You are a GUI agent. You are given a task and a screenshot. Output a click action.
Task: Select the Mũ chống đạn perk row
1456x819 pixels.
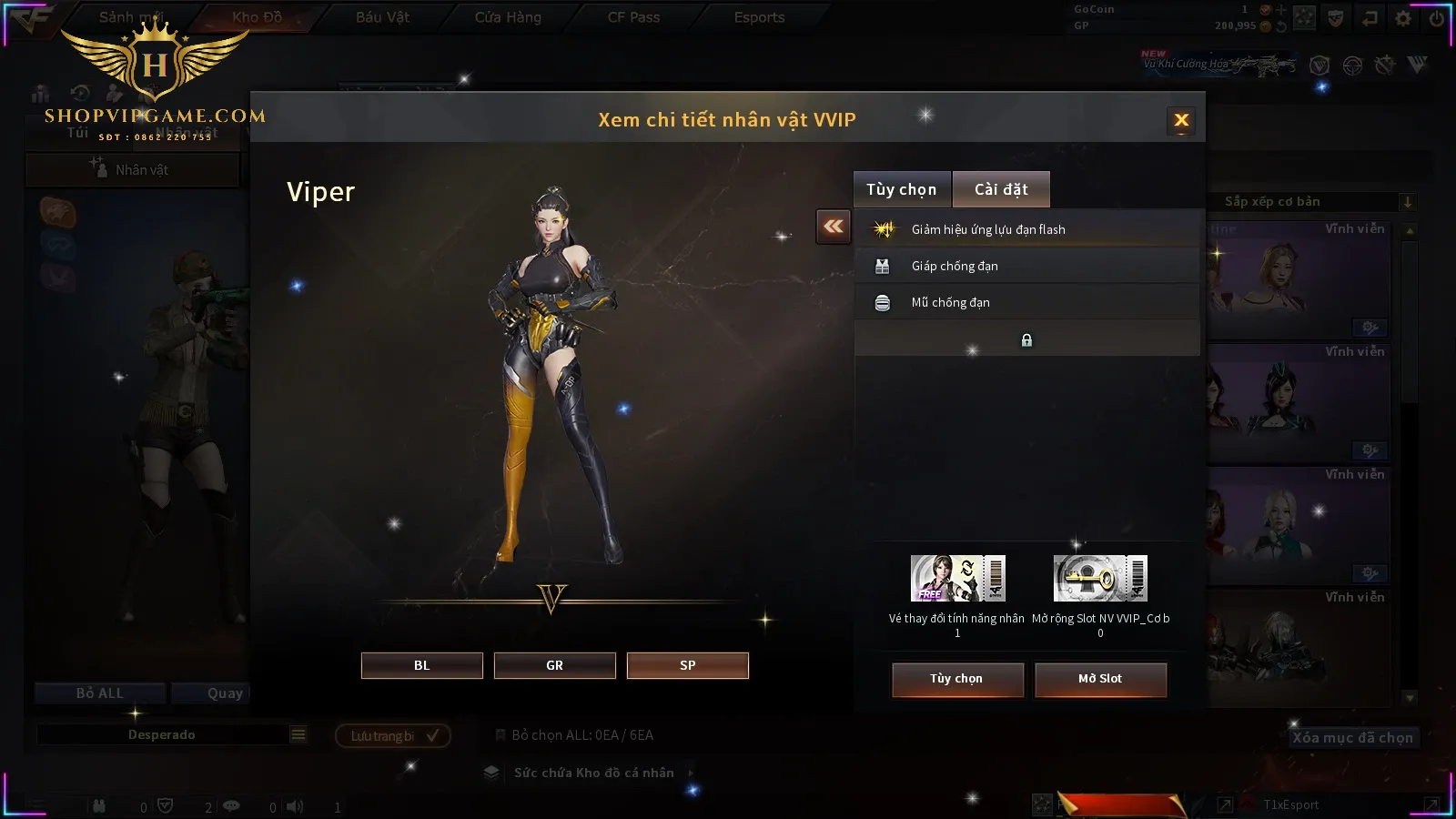pos(1026,302)
